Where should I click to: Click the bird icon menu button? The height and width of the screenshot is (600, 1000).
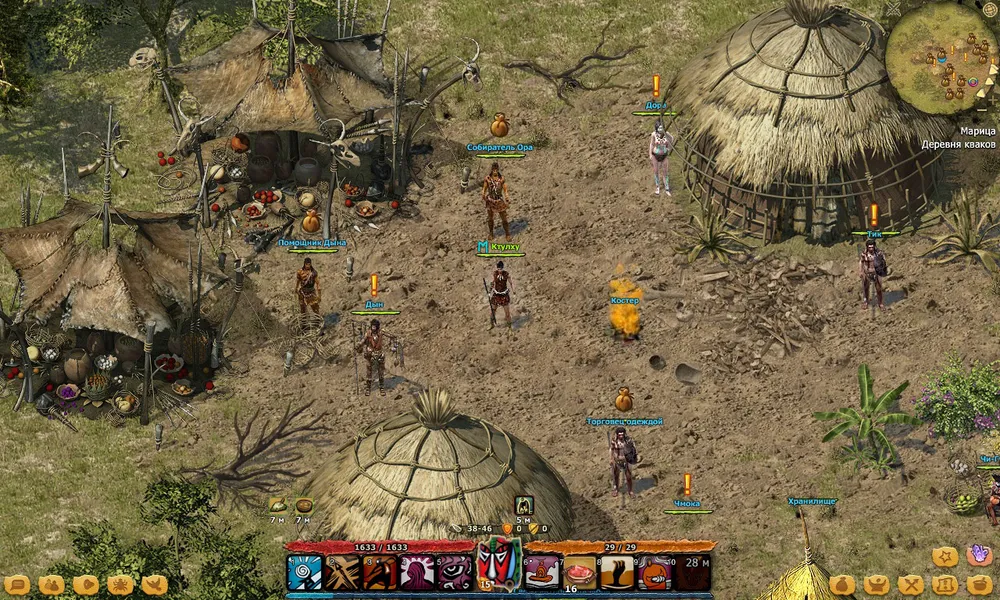(154, 585)
